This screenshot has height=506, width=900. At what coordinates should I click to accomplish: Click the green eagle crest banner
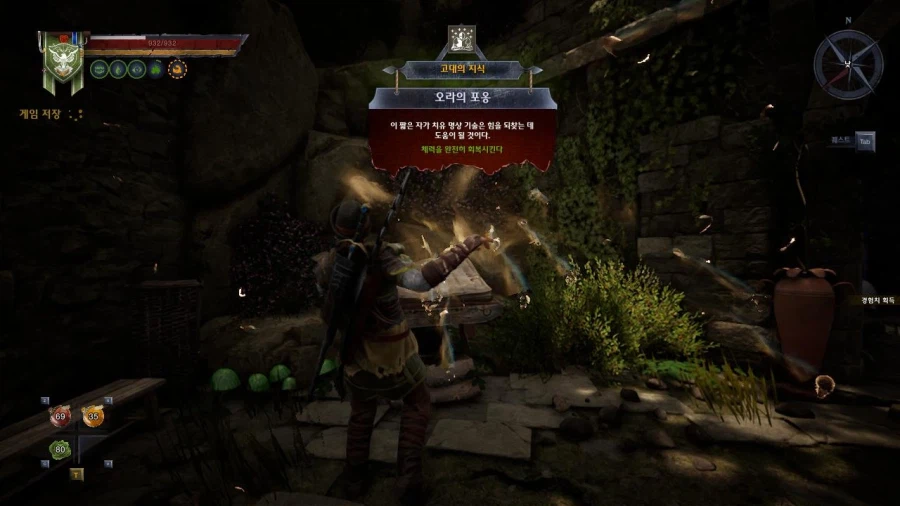(62, 59)
